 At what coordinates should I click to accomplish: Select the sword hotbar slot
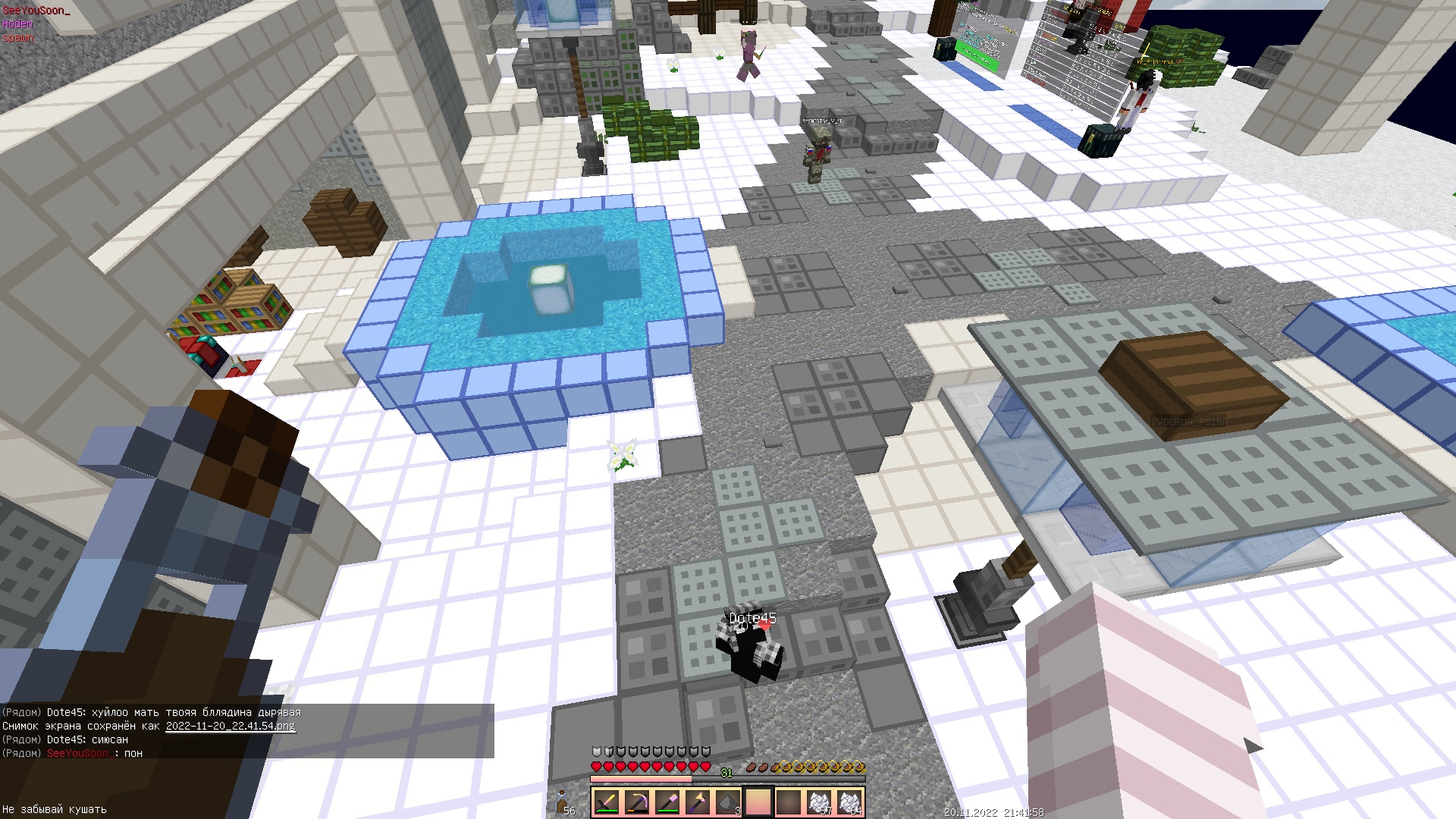coord(607,802)
